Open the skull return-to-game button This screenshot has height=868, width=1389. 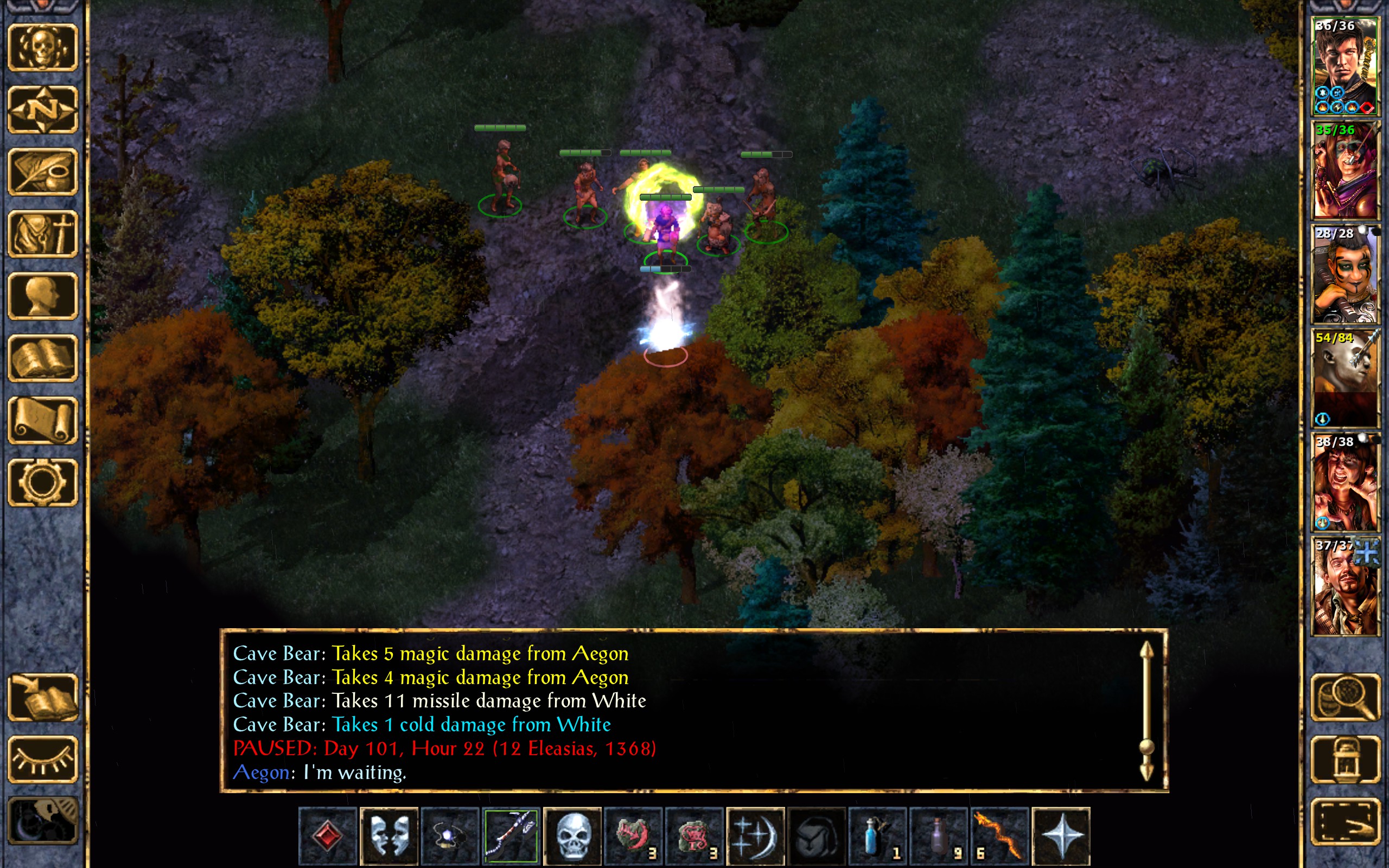(x=42, y=48)
